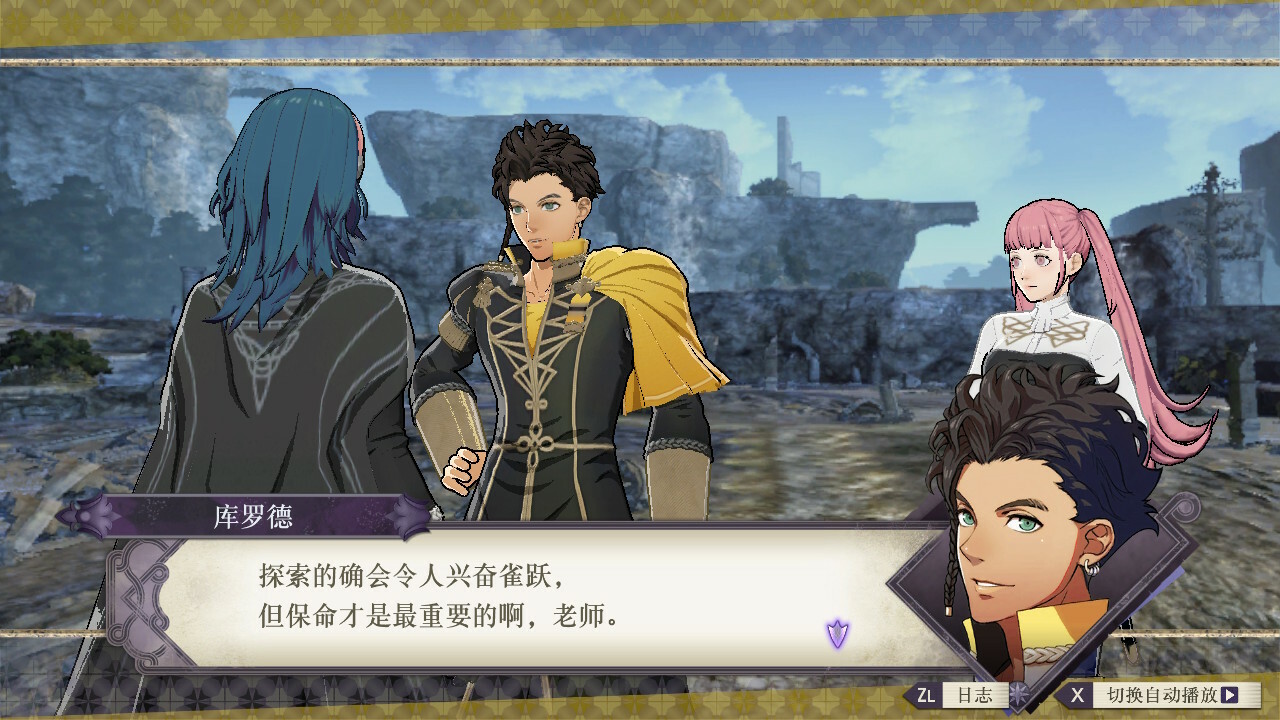Image resolution: width=1280 pixels, height=720 pixels.
Task: Toggle 切换自动播放 auto-play
Action: tap(1160, 694)
